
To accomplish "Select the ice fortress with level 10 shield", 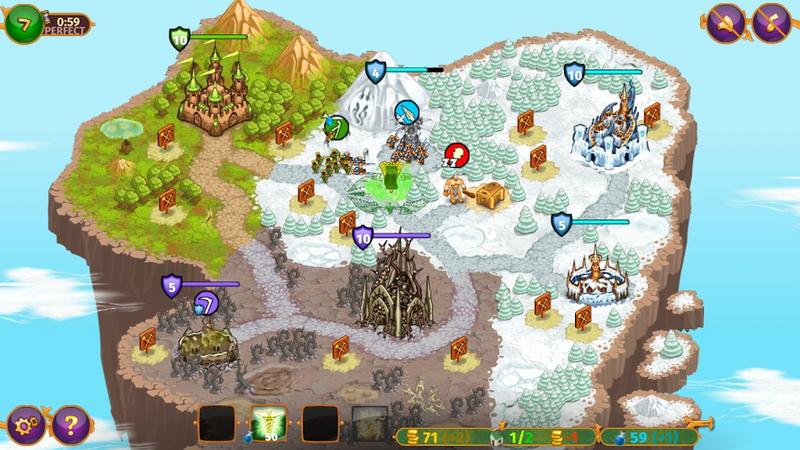I will click(x=607, y=127).
